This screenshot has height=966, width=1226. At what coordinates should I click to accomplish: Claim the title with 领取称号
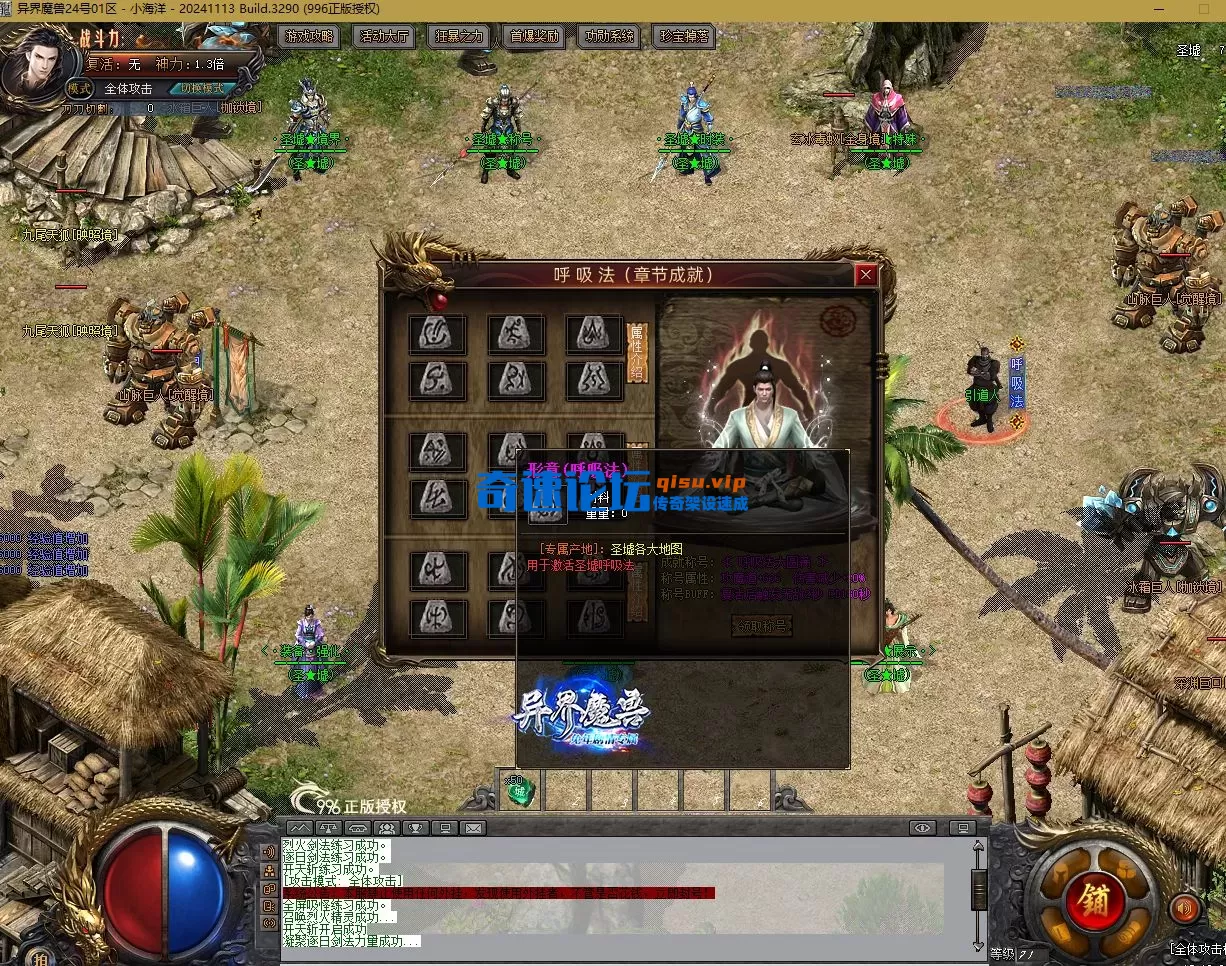click(x=761, y=626)
